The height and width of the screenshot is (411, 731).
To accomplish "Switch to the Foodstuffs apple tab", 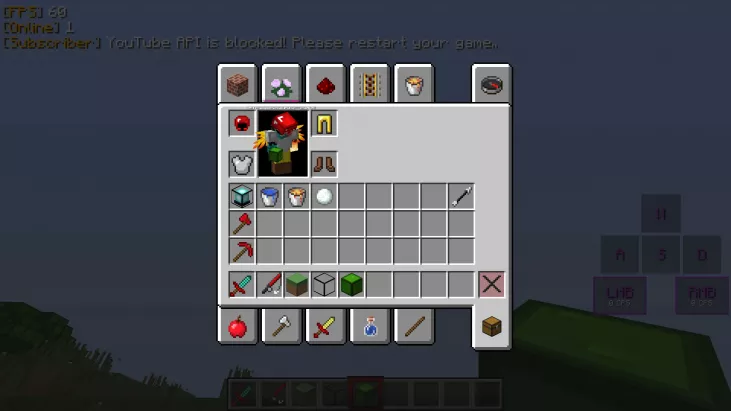I will pyautogui.click(x=237, y=326).
